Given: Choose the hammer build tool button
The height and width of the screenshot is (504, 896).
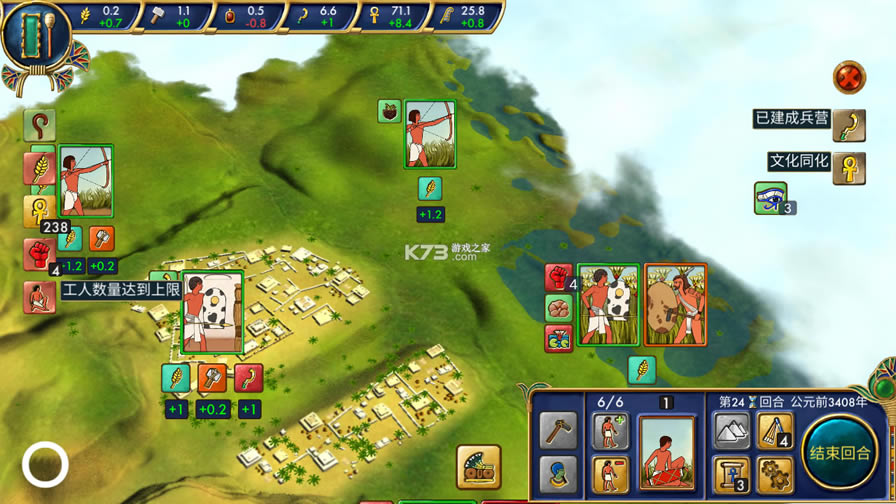Looking at the screenshot, I should pyautogui.click(x=558, y=431).
